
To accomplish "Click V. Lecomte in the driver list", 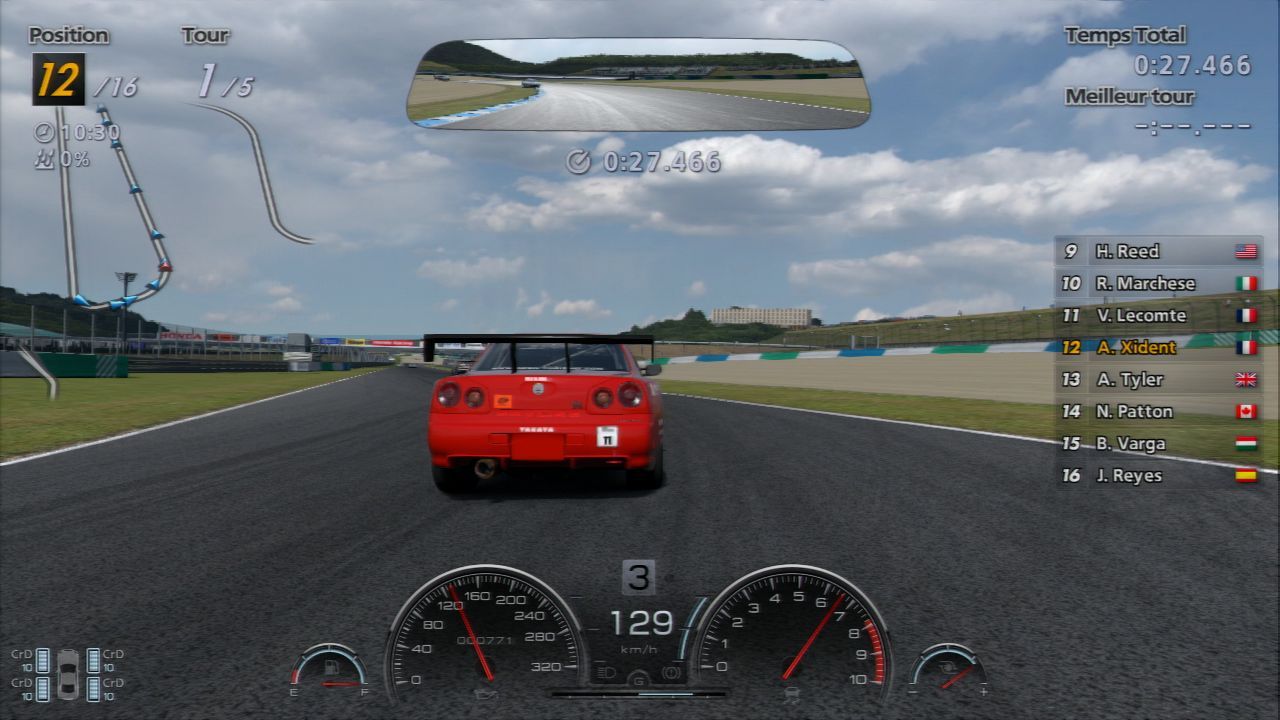I will click(1158, 315).
